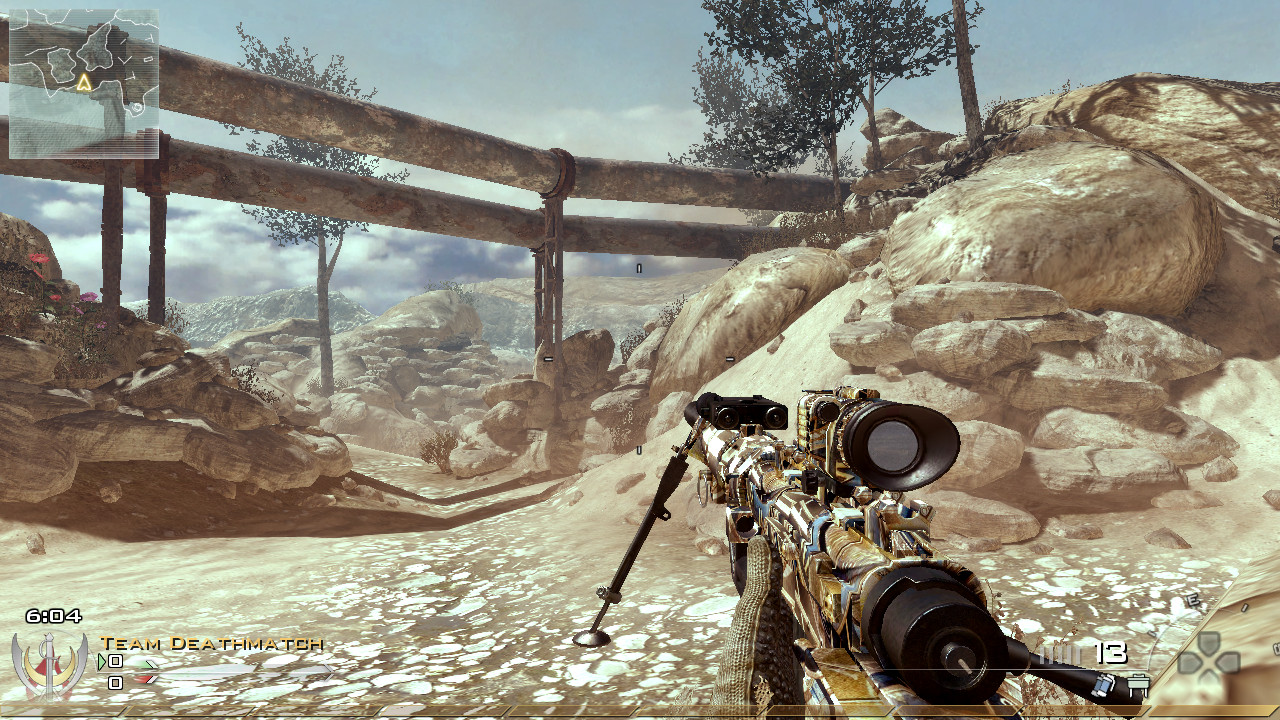This screenshot has height=720, width=1280.
Task: Click the friendly score value zero
Action: (x=113, y=662)
